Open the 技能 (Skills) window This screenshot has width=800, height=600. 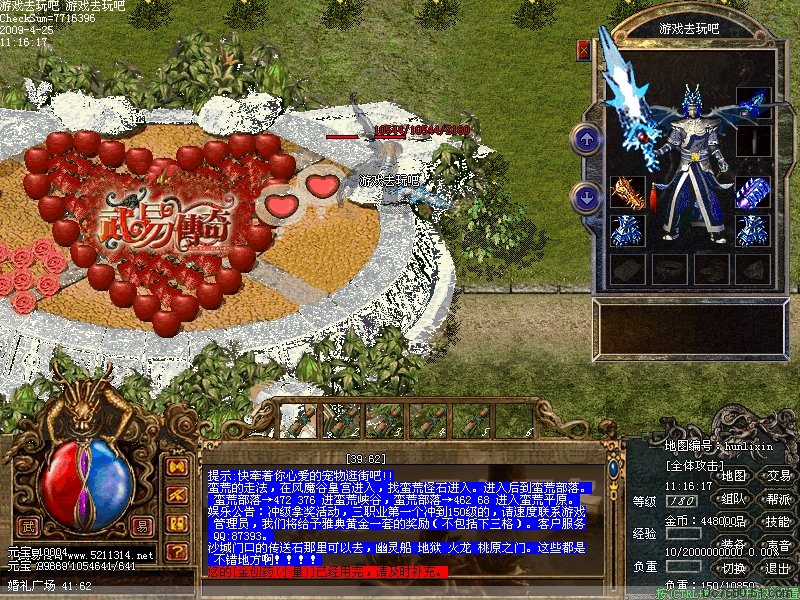coord(778,522)
